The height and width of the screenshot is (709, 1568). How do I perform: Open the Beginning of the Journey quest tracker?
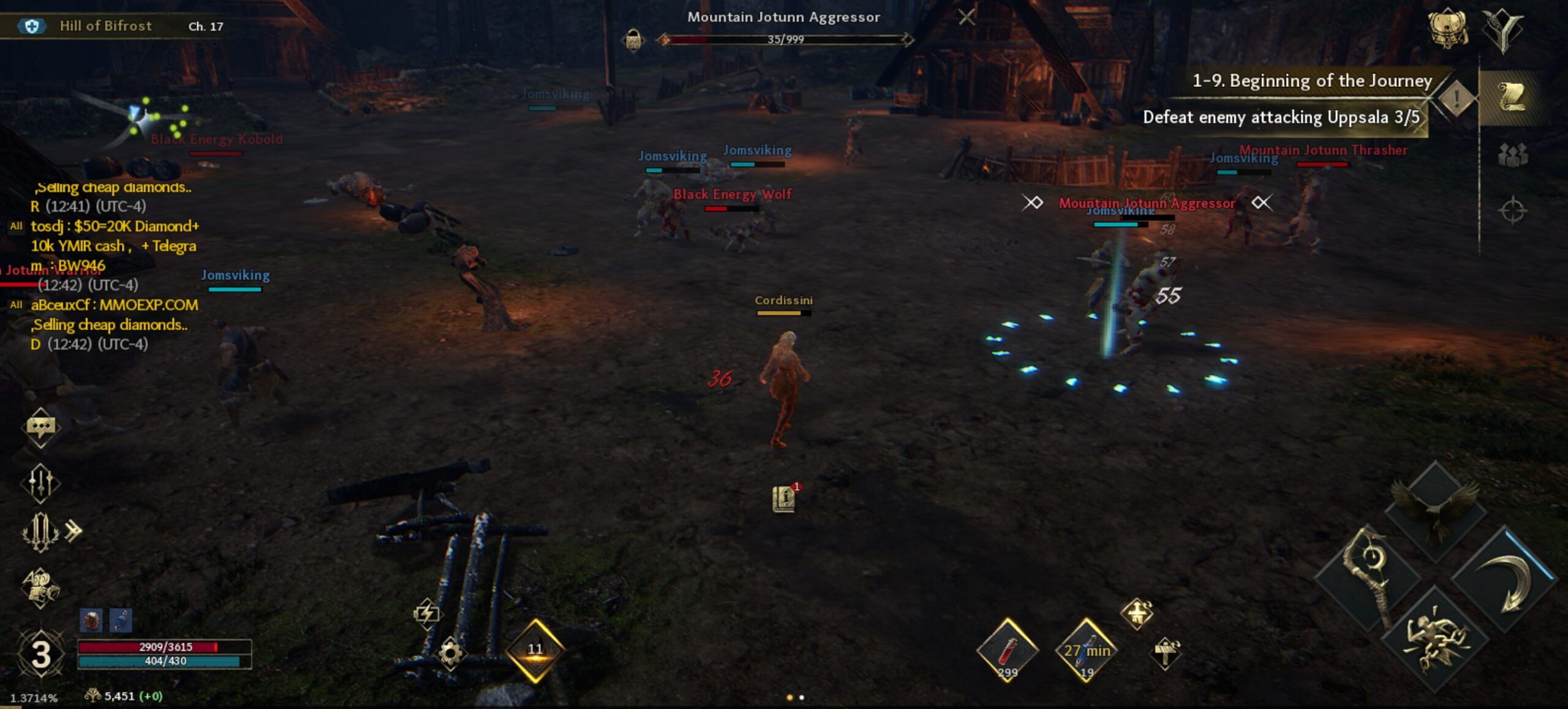pyautogui.click(x=1311, y=81)
